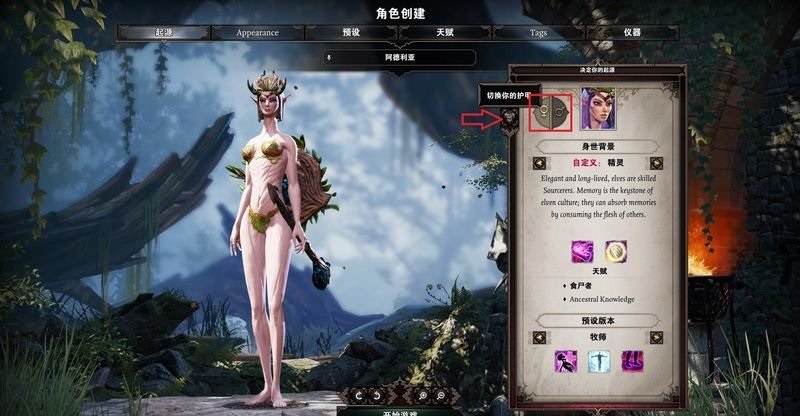Open the Appearance tab

(x=257, y=32)
